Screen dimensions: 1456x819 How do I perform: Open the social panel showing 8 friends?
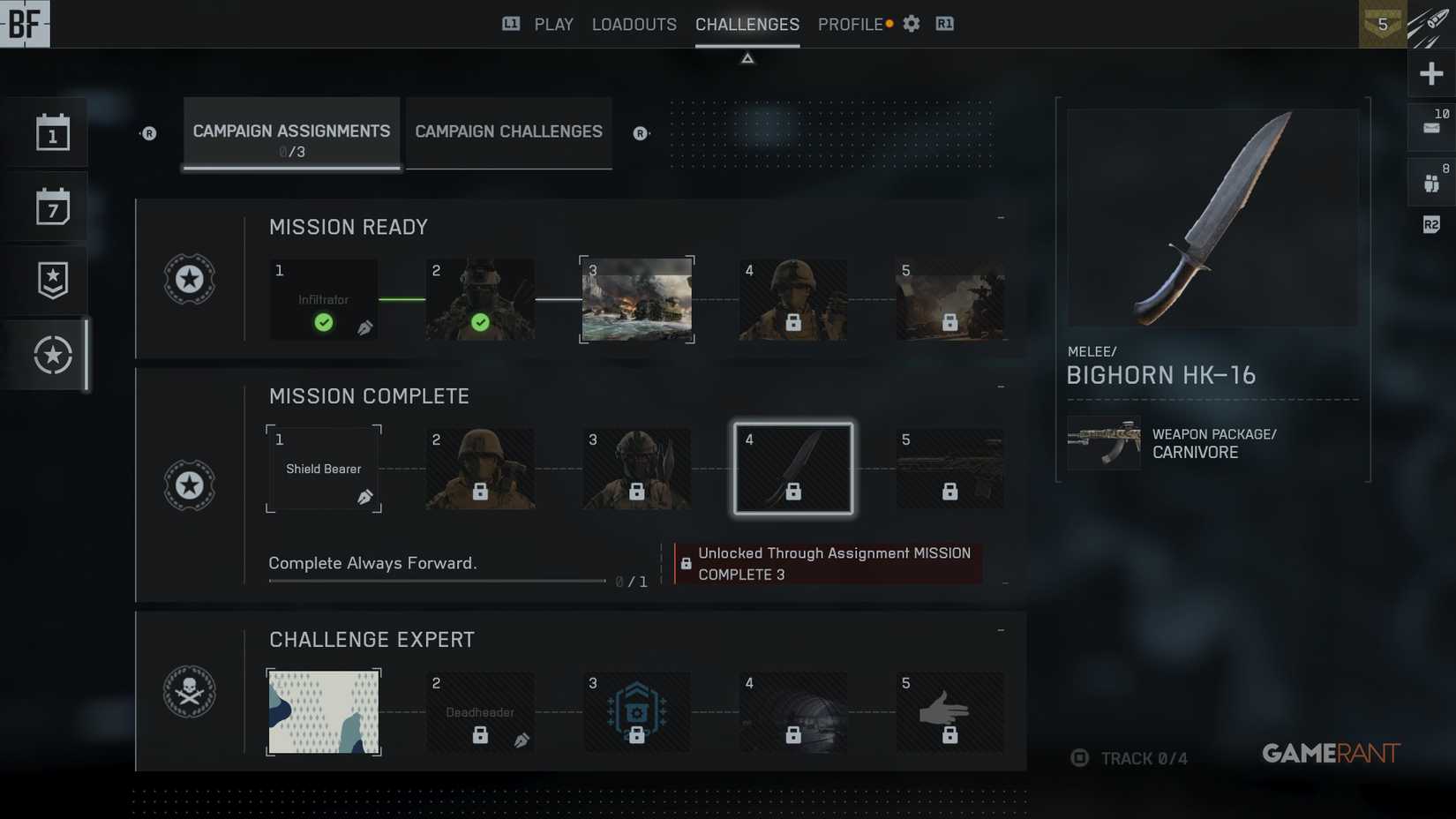coord(1431,181)
